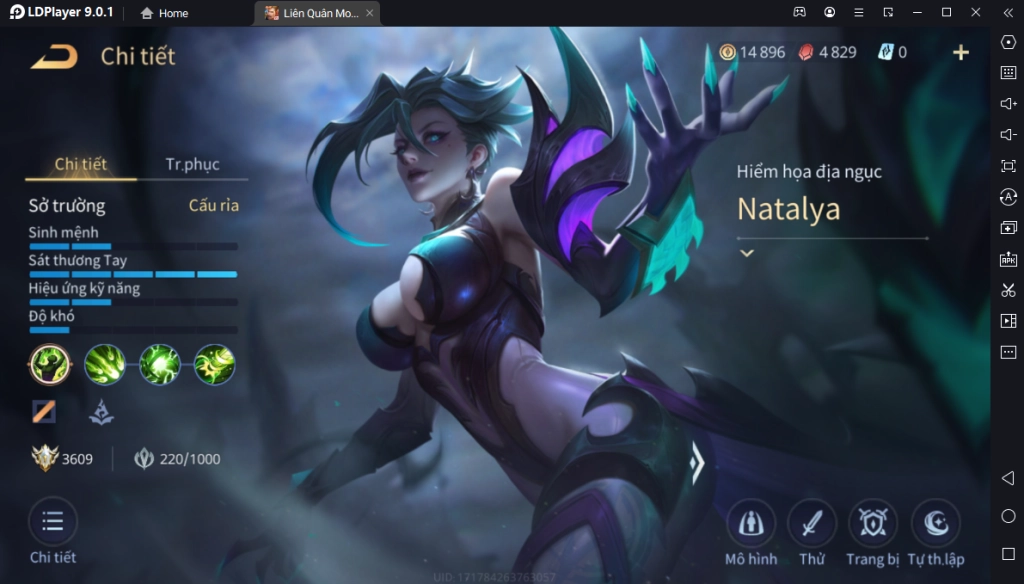Open the Mô hình model viewer
Screen dimensions: 1024x584
tap(750, 523)
